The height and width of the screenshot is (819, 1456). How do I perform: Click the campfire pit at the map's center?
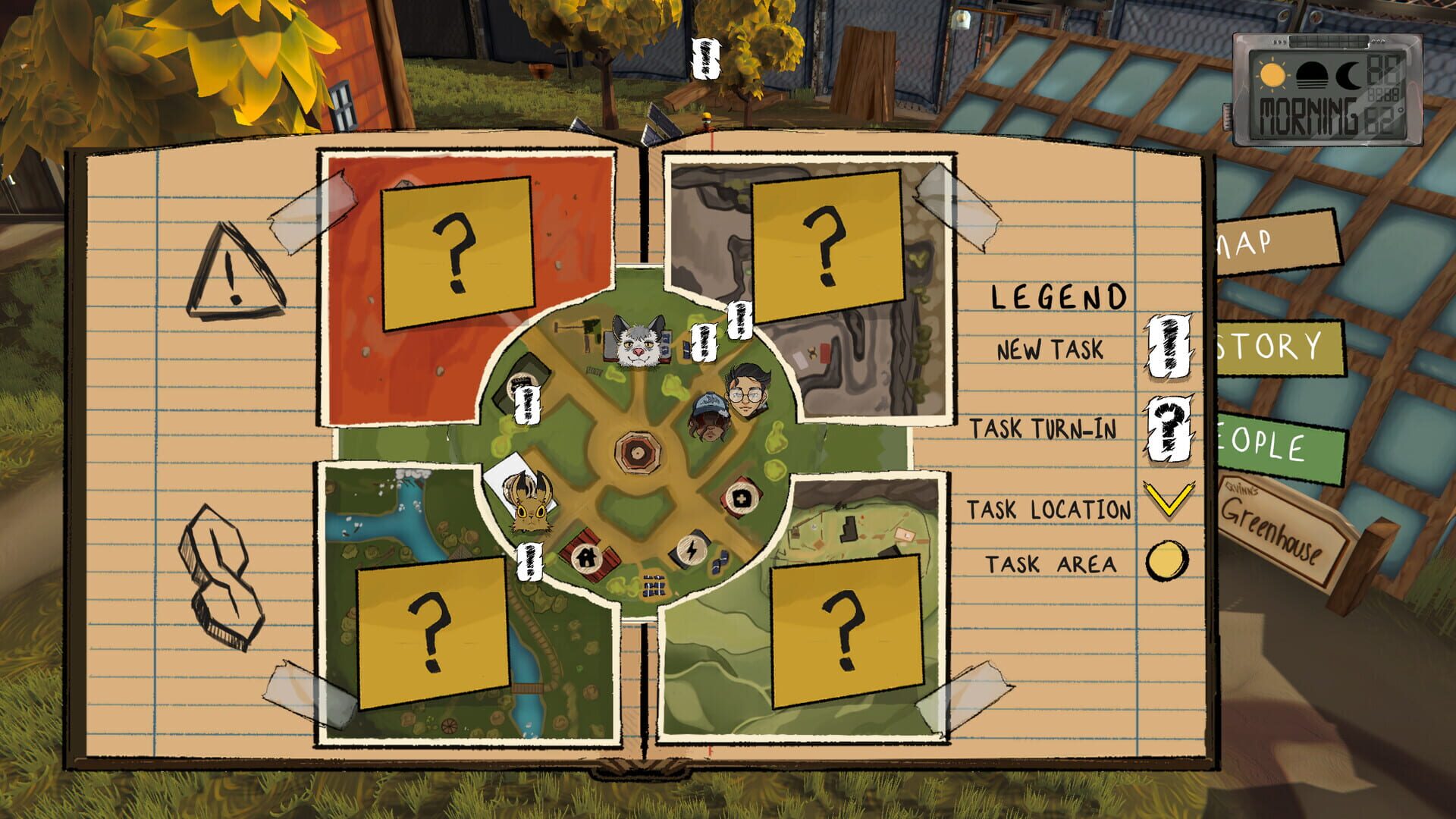pos(637,451)
